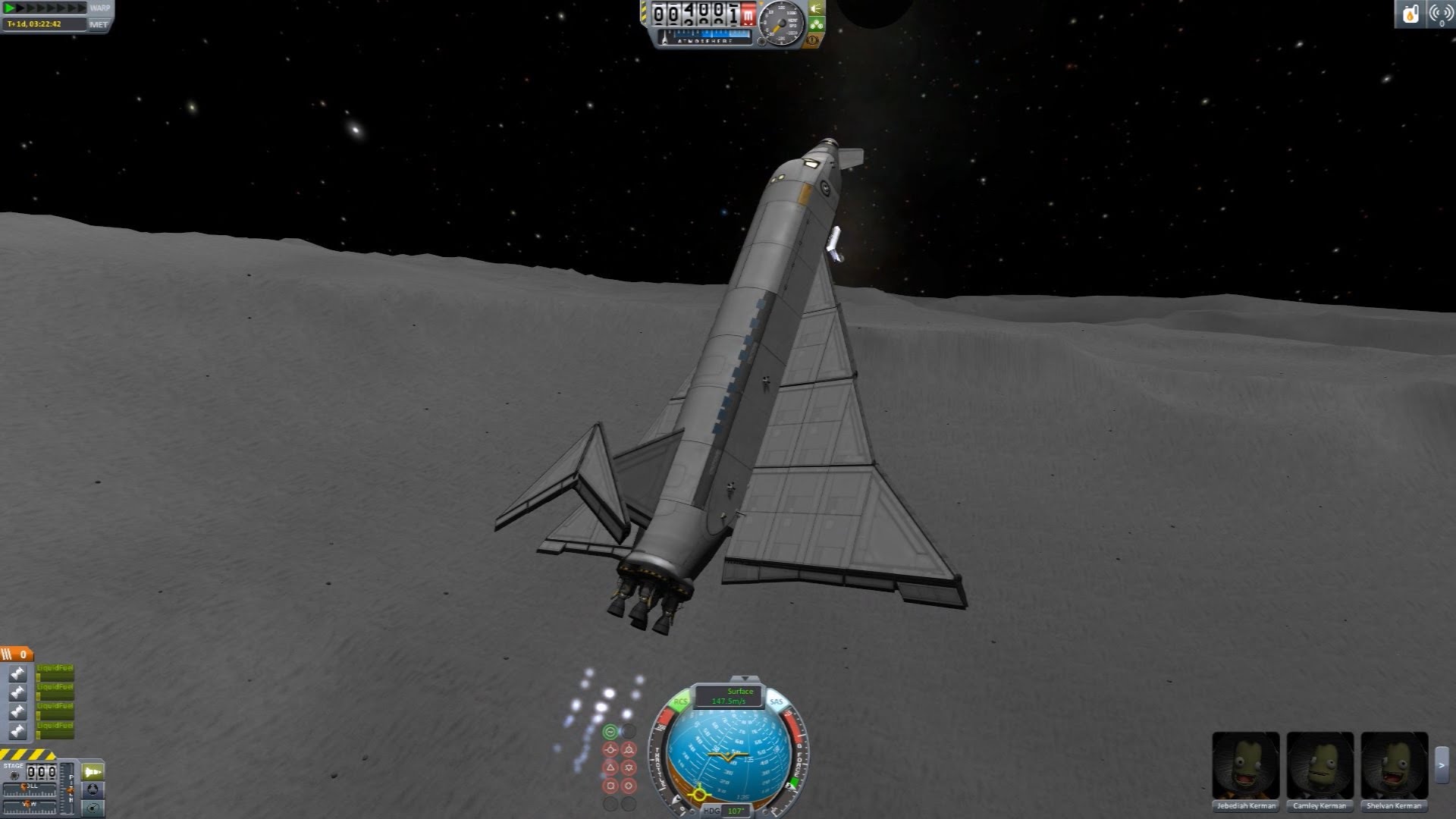The height and width of the screenshot is (819, 1456).
Task: Select the green stability assist SAS mode
Action: tap(610, 732)
